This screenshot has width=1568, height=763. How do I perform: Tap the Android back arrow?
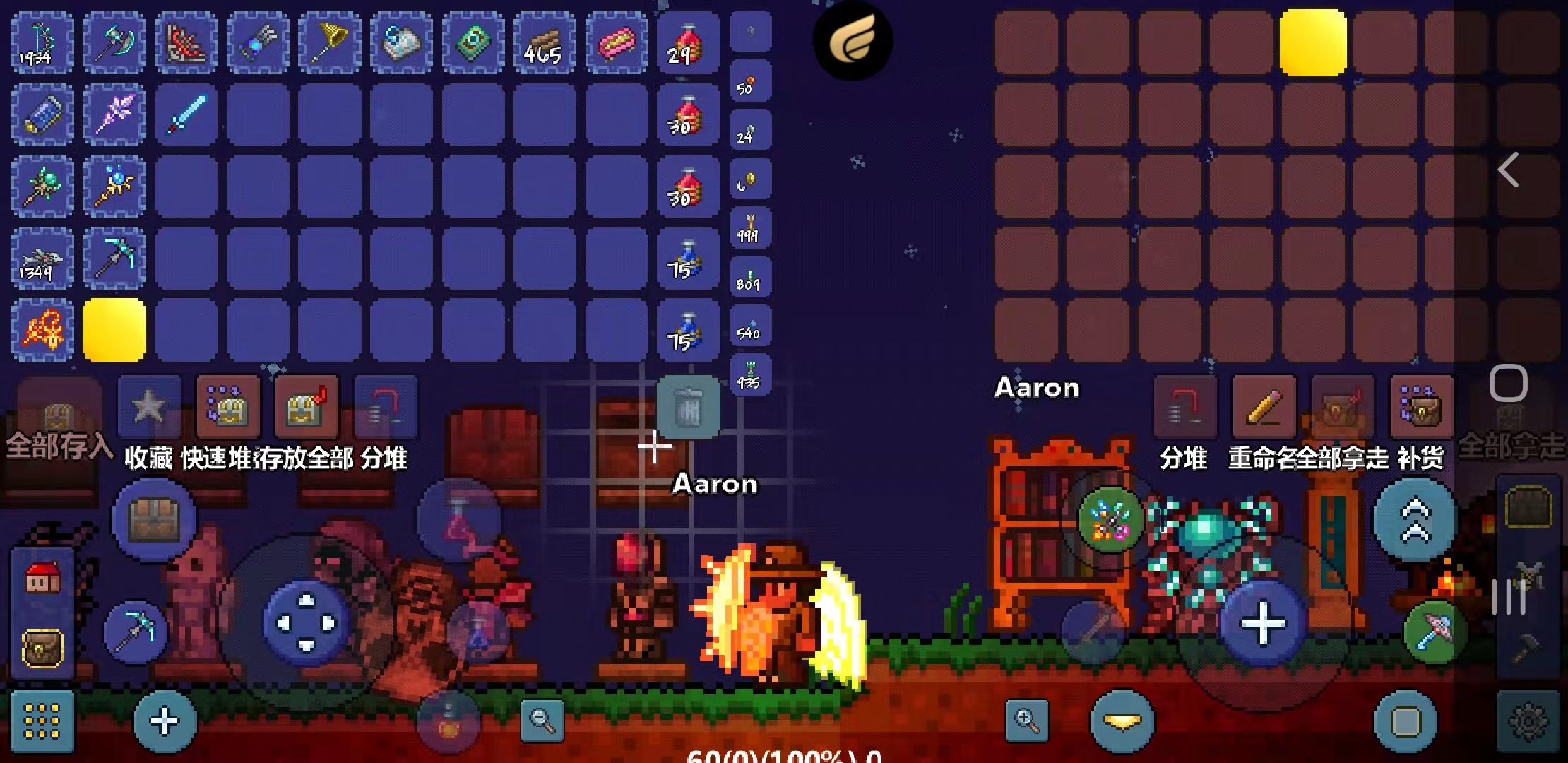[x=1509, y=170]
